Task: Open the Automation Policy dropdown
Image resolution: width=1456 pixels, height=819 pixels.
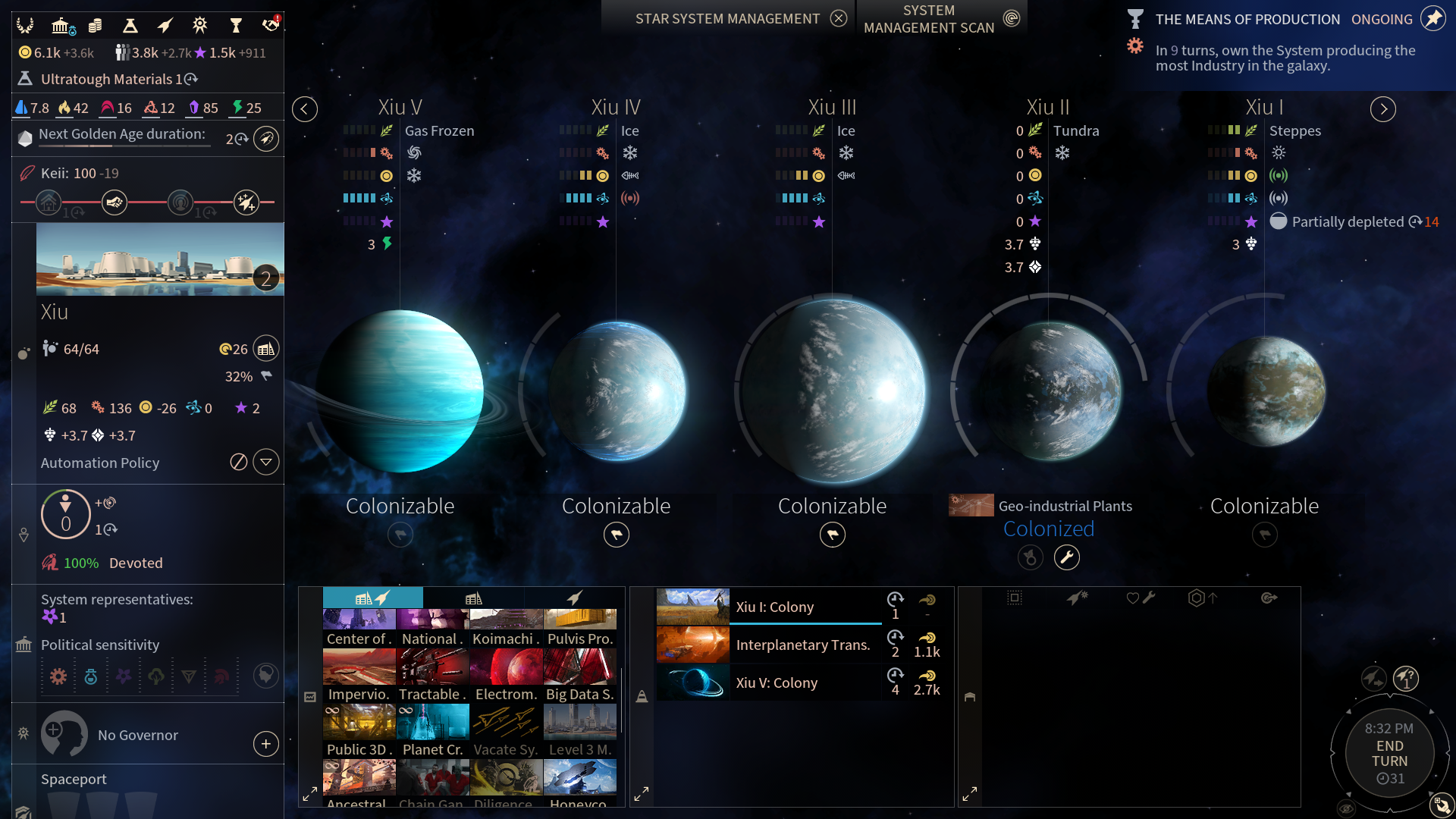Action: (265, 462)
